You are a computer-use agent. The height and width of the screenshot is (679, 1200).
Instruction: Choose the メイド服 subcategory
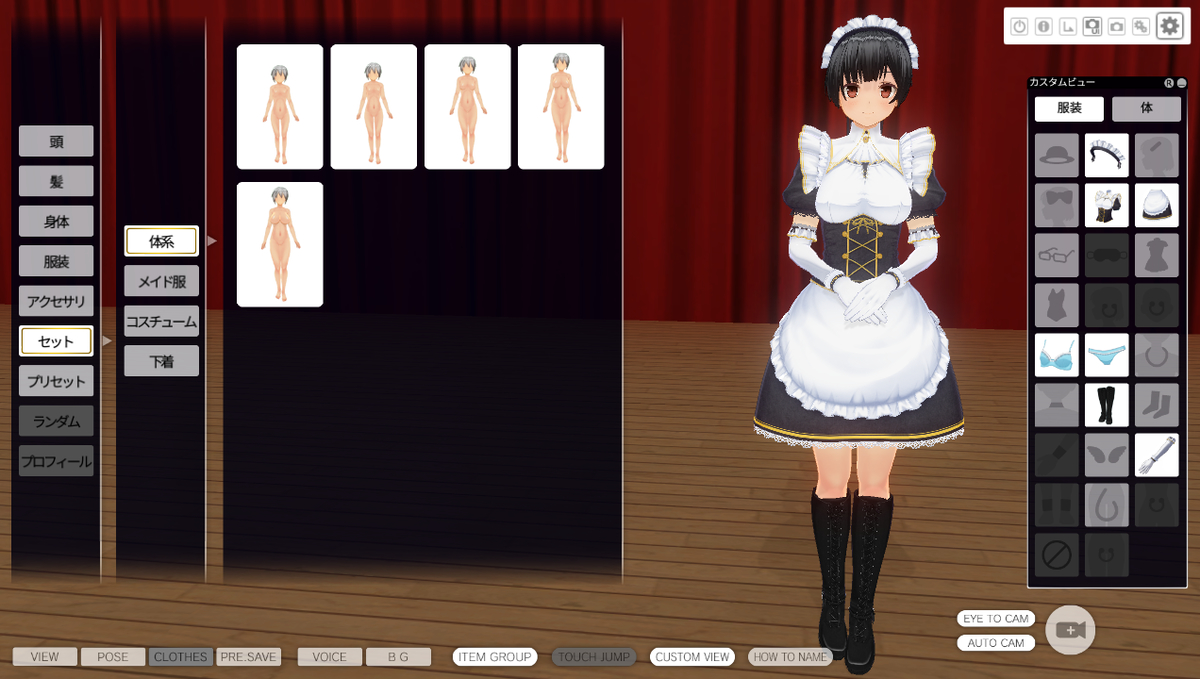pyautogui.click(x=161, y=281)
